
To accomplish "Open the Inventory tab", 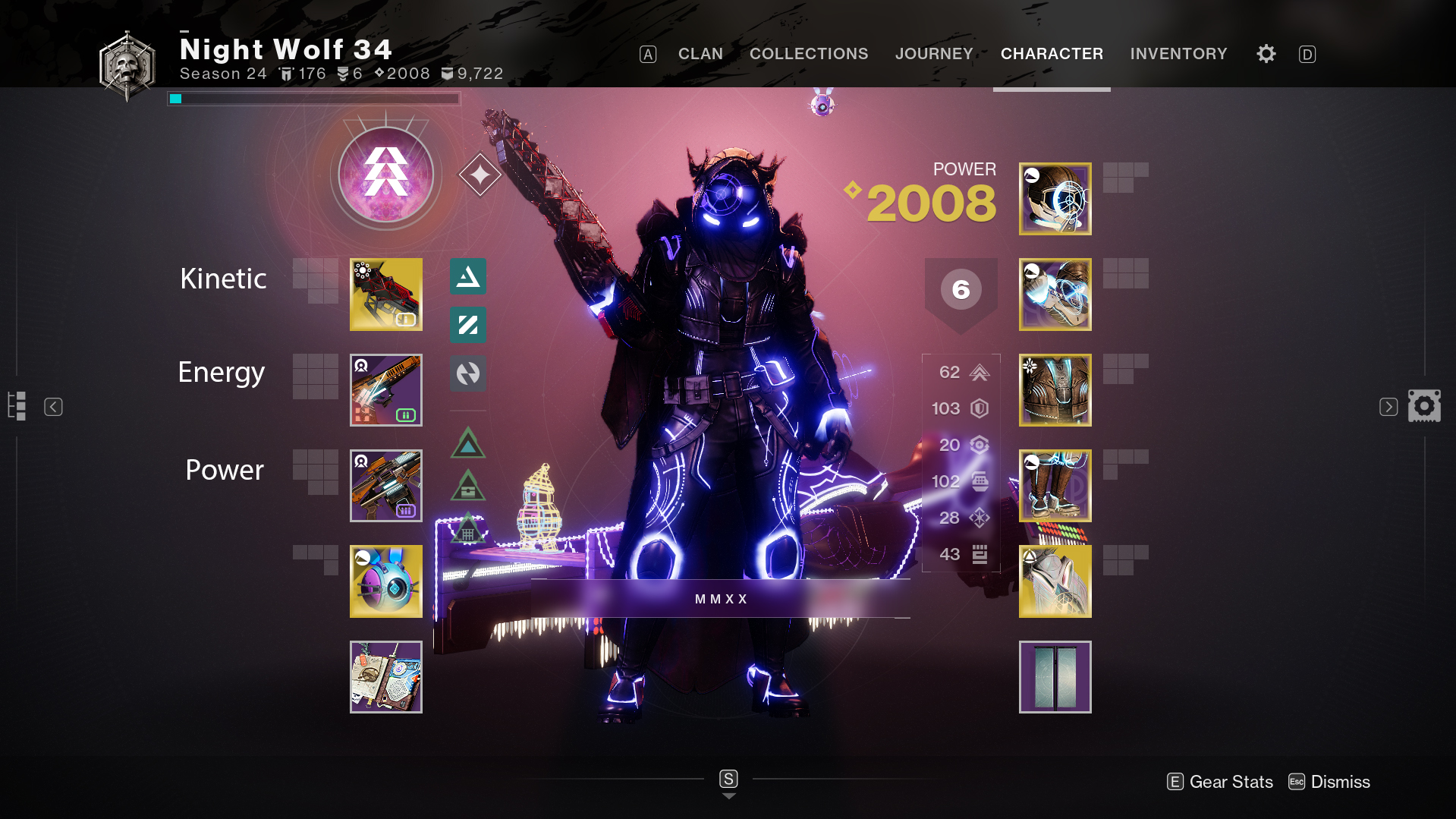I will [x=1178, y=54].
